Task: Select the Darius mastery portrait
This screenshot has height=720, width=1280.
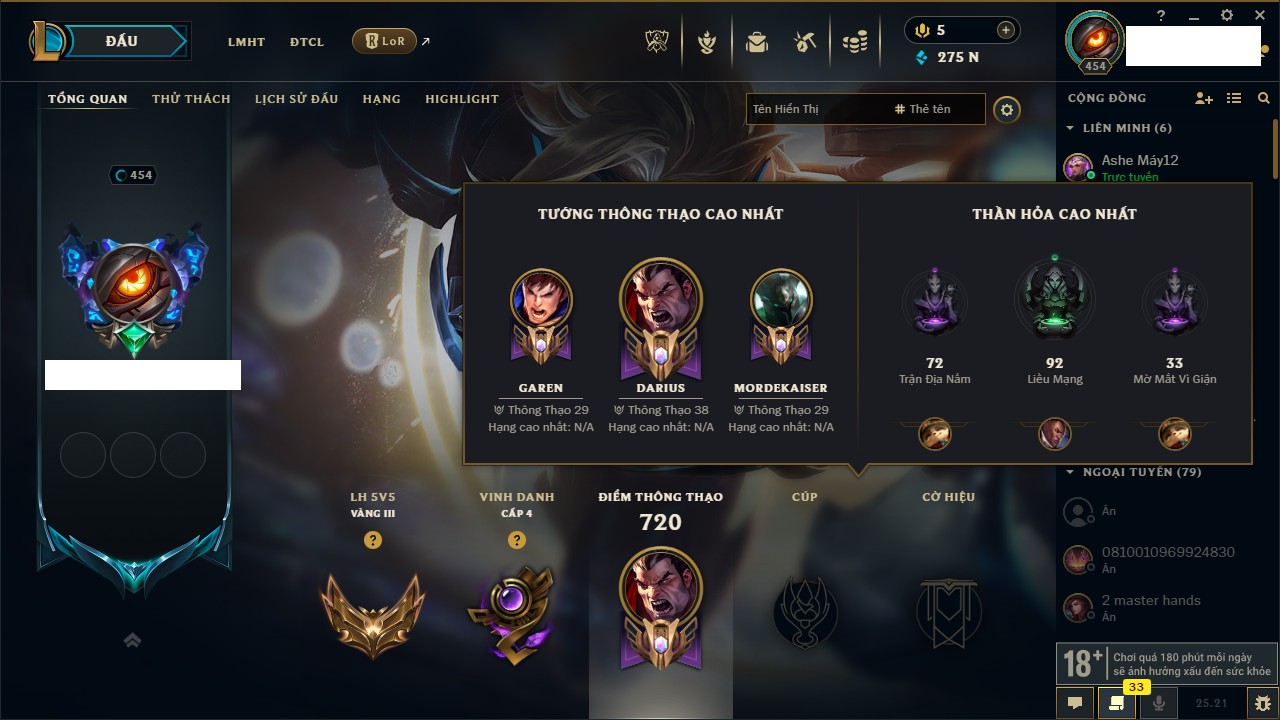Action: (660, 298)
